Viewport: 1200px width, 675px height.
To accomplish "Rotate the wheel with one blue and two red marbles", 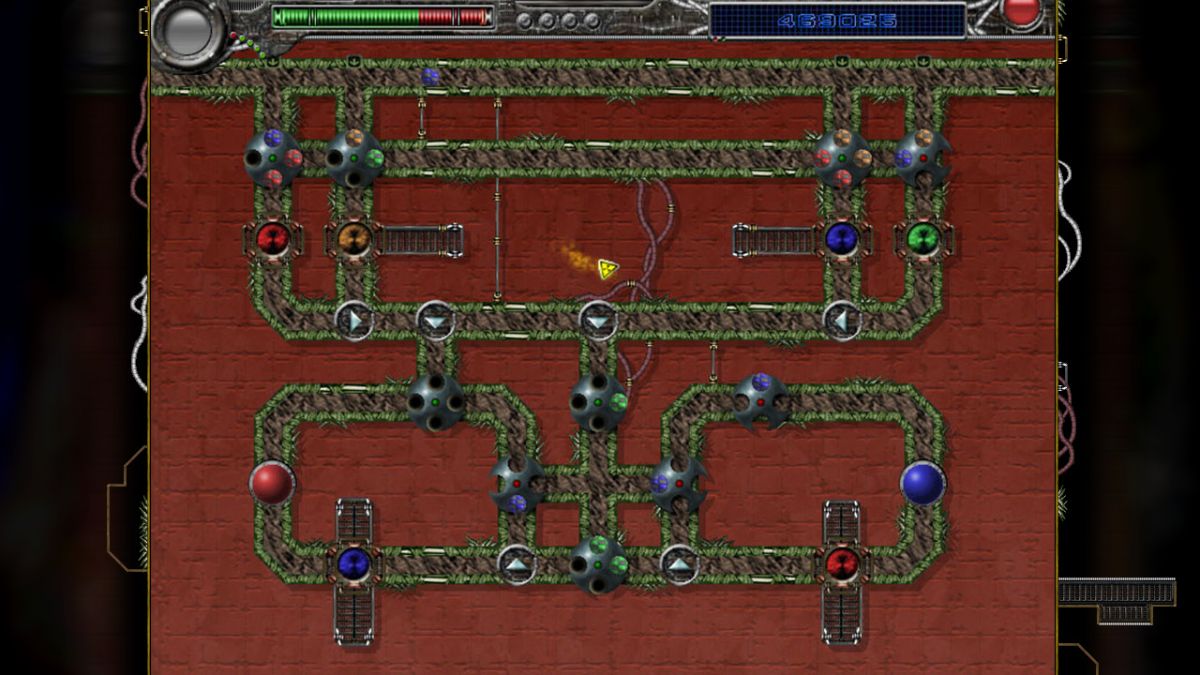I will tap(273, 158).
